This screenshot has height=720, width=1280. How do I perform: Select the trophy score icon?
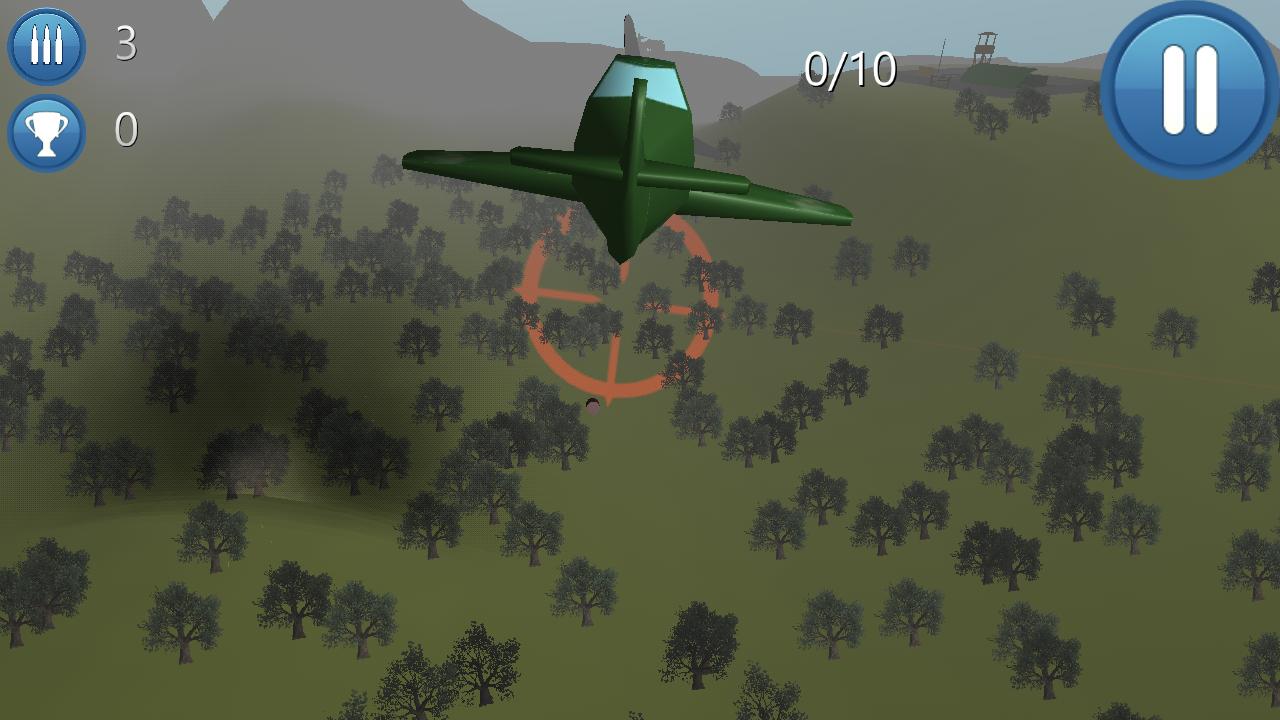[44, 128]
